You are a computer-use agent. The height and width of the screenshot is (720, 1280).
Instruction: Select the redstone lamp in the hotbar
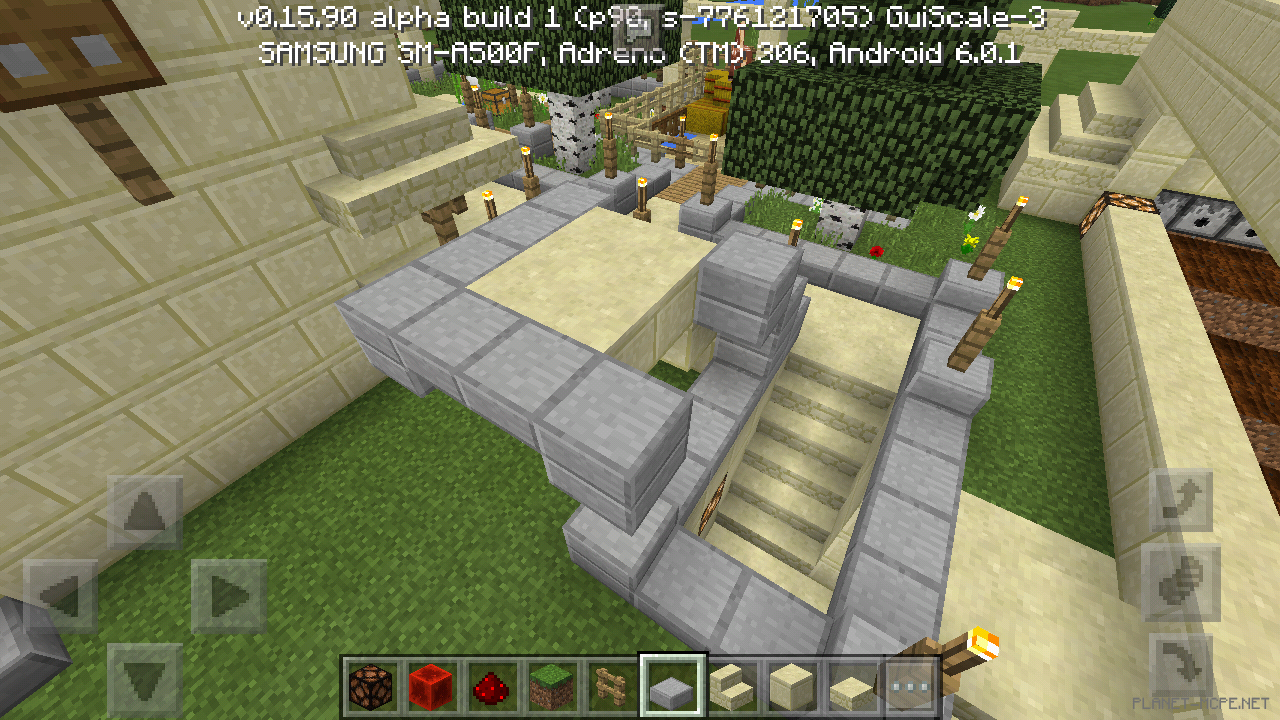(369, 684)
